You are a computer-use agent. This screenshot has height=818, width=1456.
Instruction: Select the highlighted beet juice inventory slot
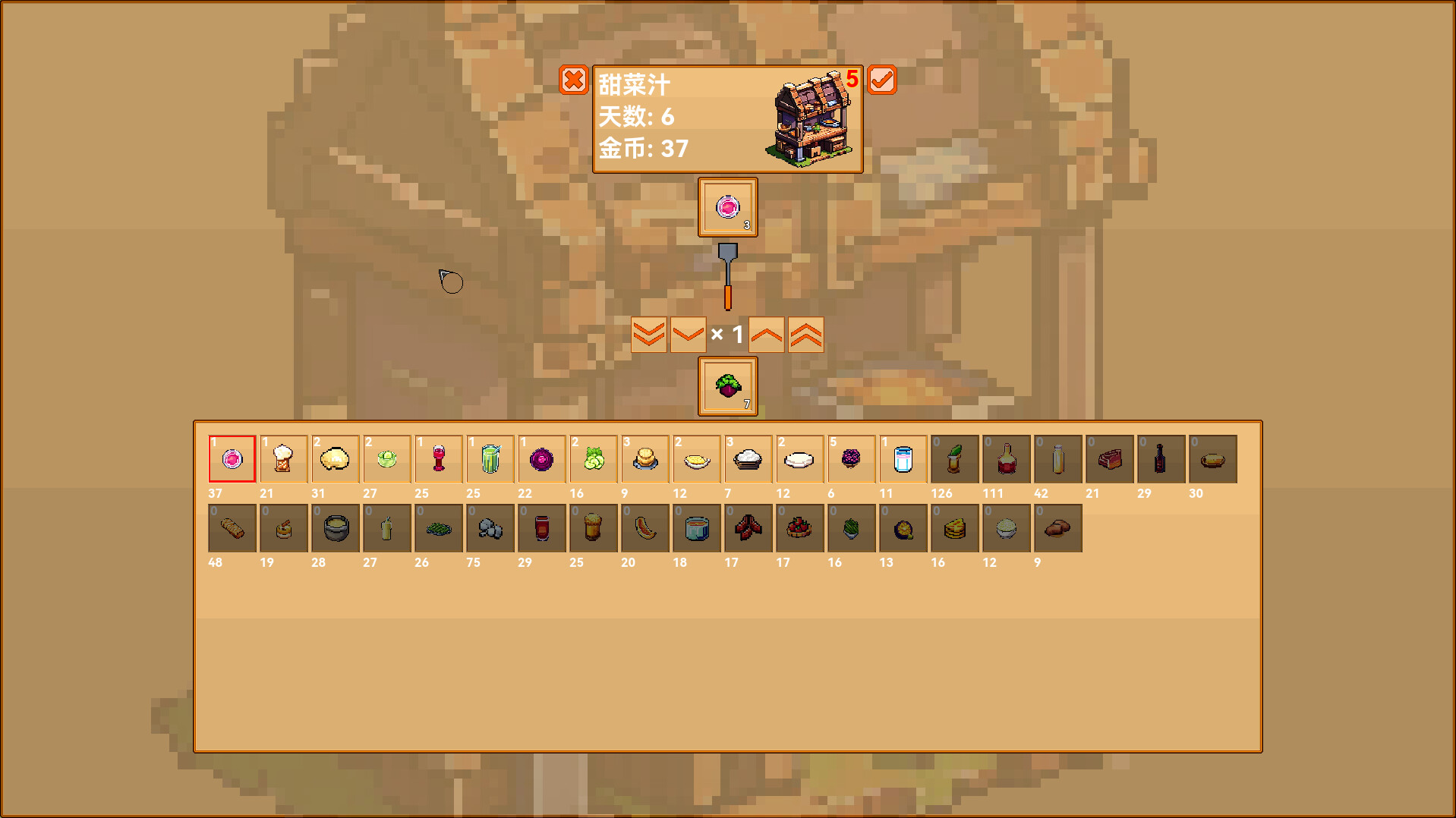(232, 458)
